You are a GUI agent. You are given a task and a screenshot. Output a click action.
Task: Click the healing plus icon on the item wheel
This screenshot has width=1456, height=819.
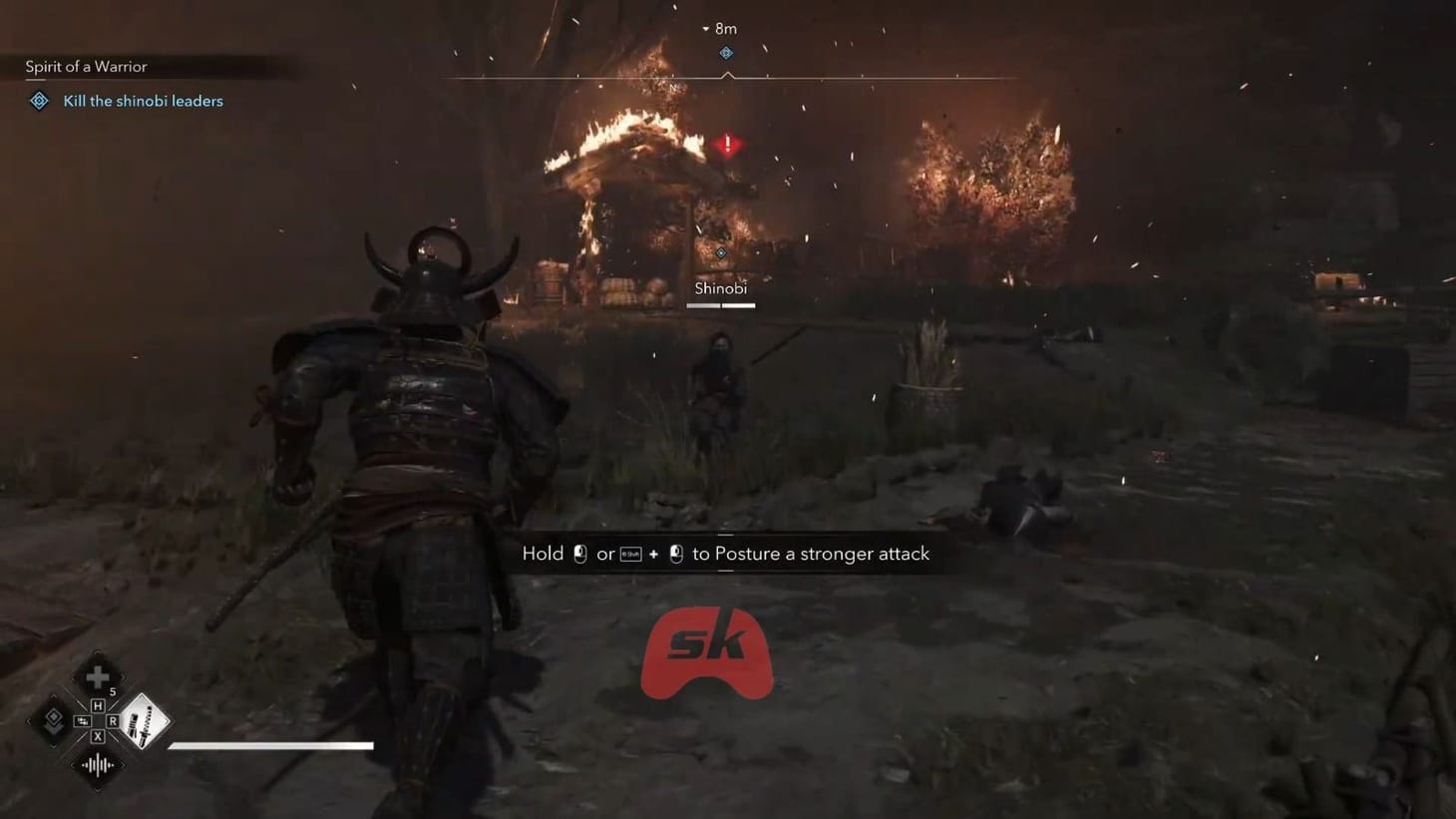pyautogui.click(x=98, y=676)
